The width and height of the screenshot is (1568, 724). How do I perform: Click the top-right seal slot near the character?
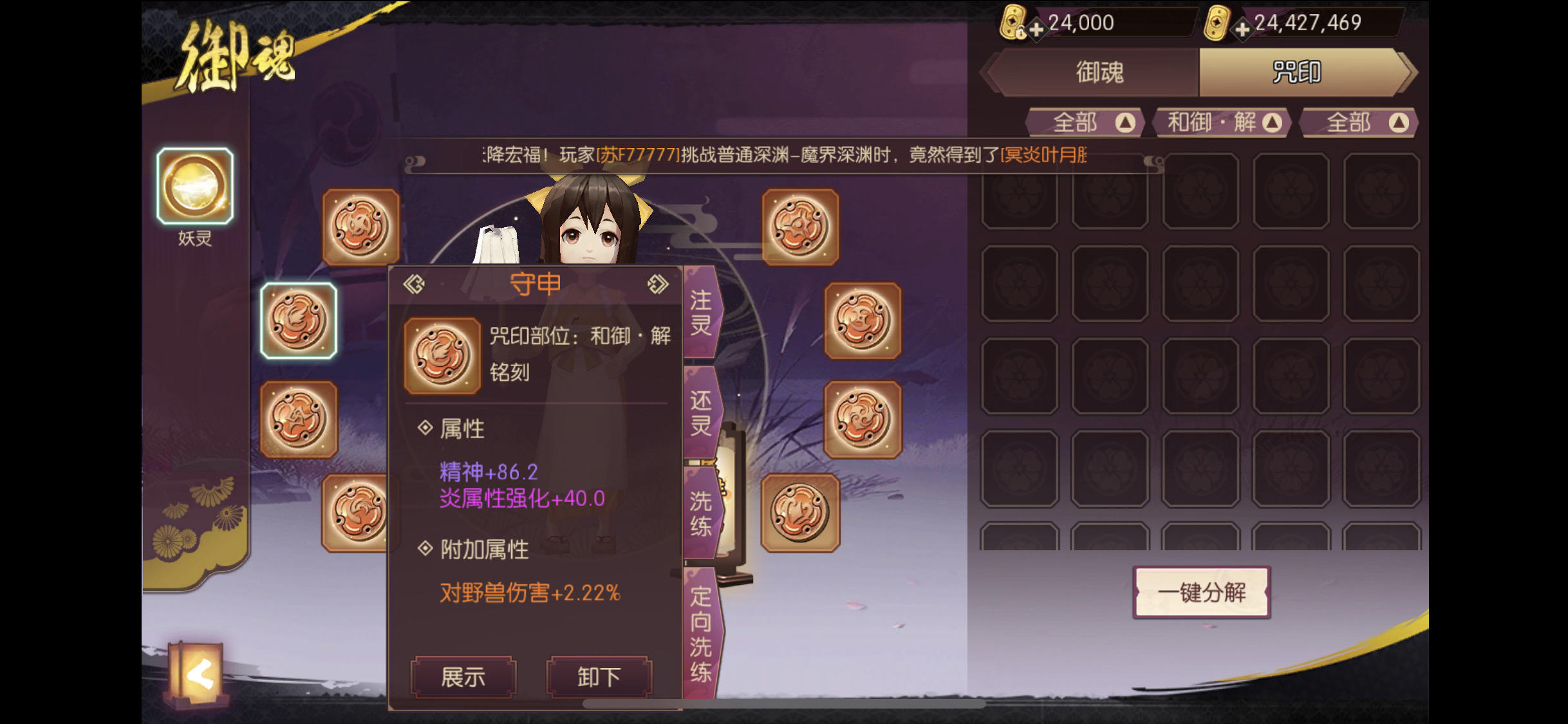[x=799, y=225]
